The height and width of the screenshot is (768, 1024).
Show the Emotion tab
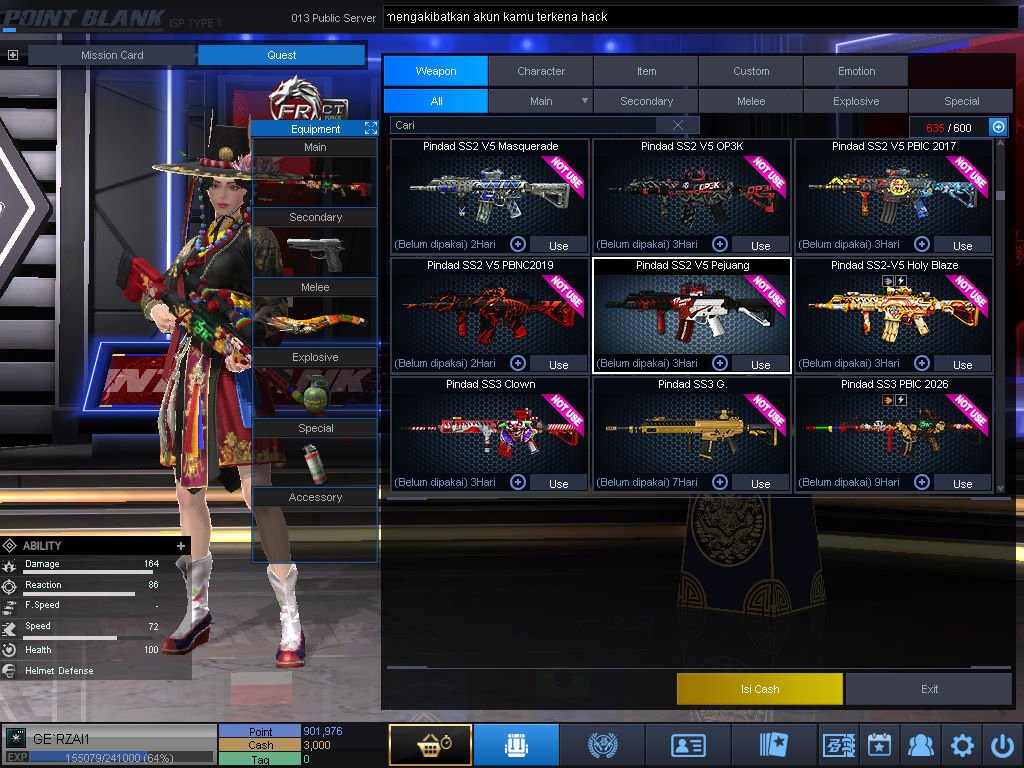856,71
